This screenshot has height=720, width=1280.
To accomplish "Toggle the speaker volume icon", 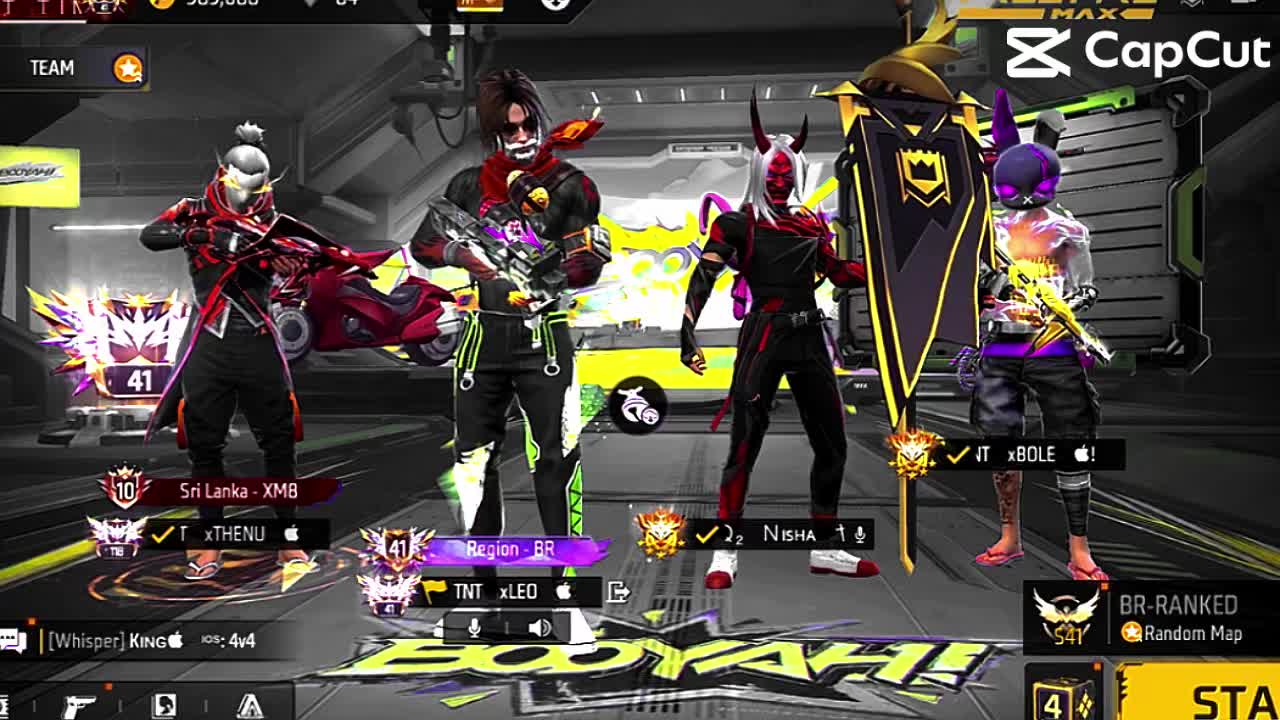I will [539, 628].
